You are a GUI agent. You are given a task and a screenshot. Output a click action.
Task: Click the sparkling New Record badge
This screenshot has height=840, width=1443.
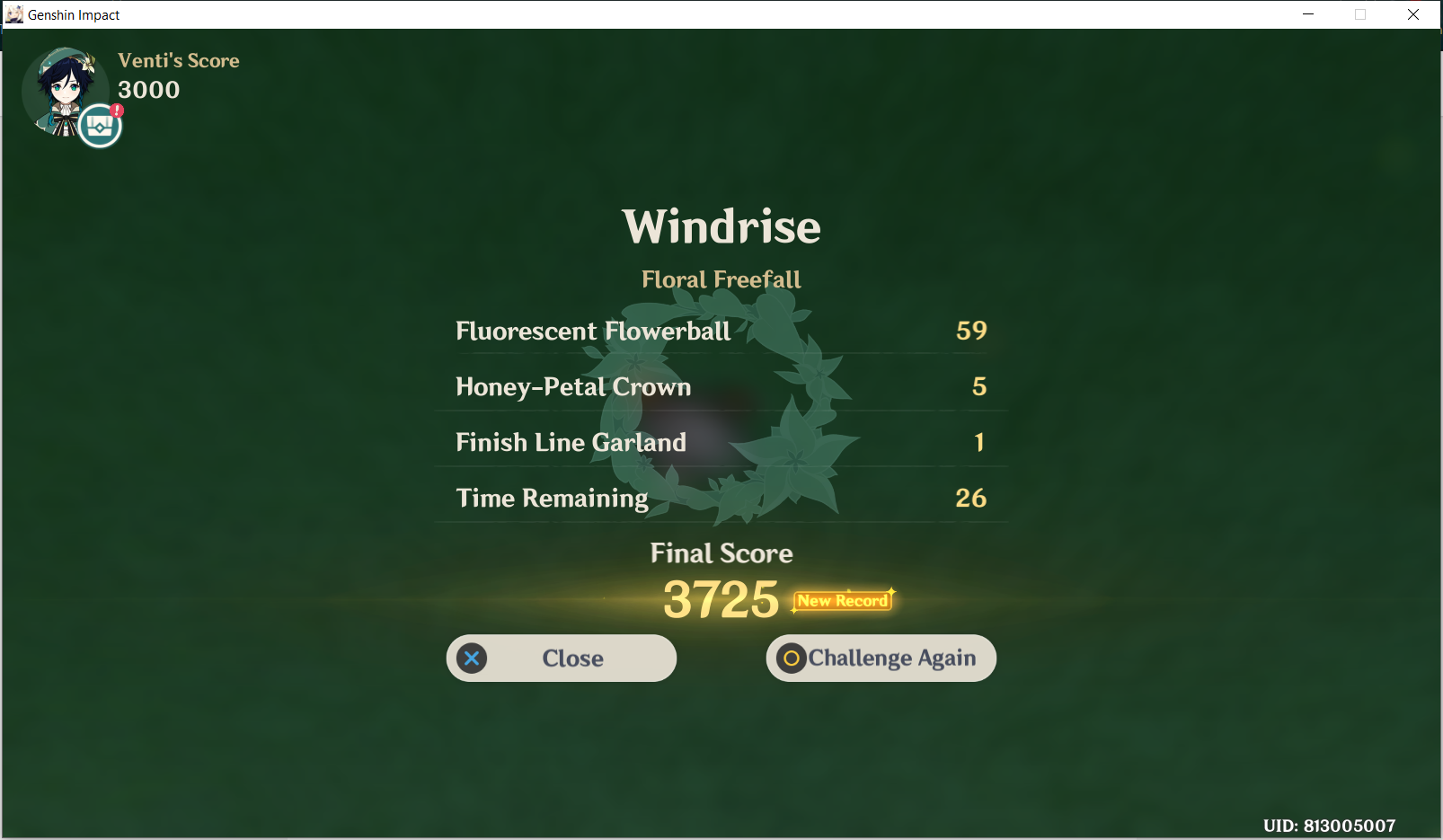tap(840, 600)
